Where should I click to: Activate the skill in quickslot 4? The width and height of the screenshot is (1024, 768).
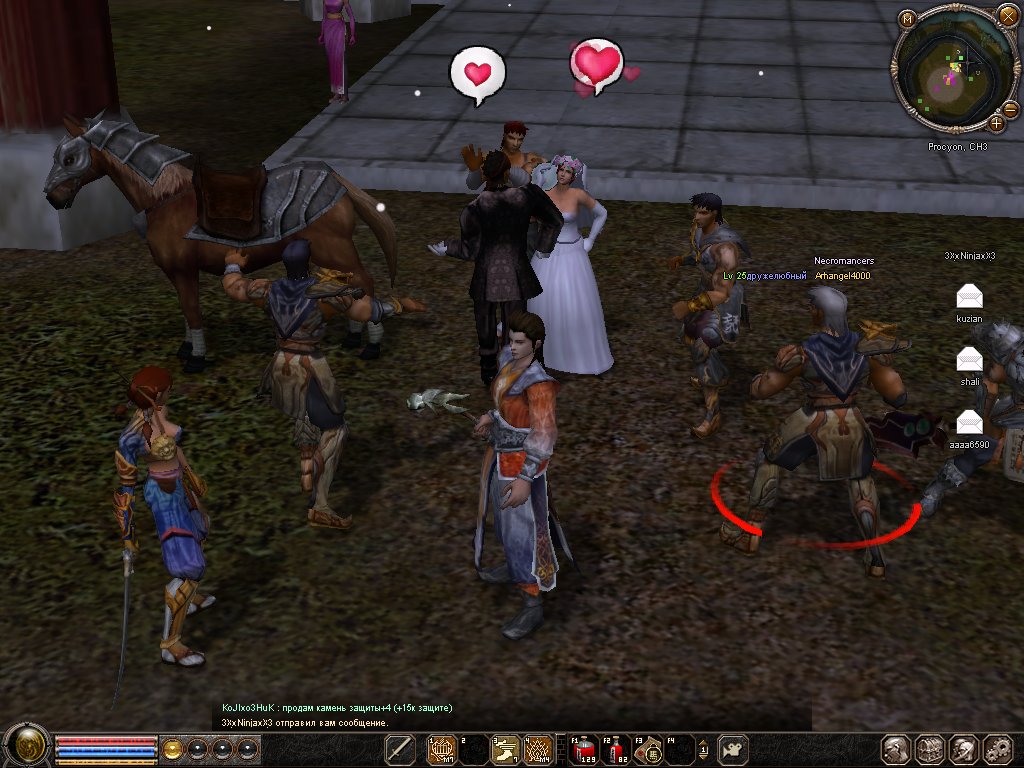tap(539, 749)
